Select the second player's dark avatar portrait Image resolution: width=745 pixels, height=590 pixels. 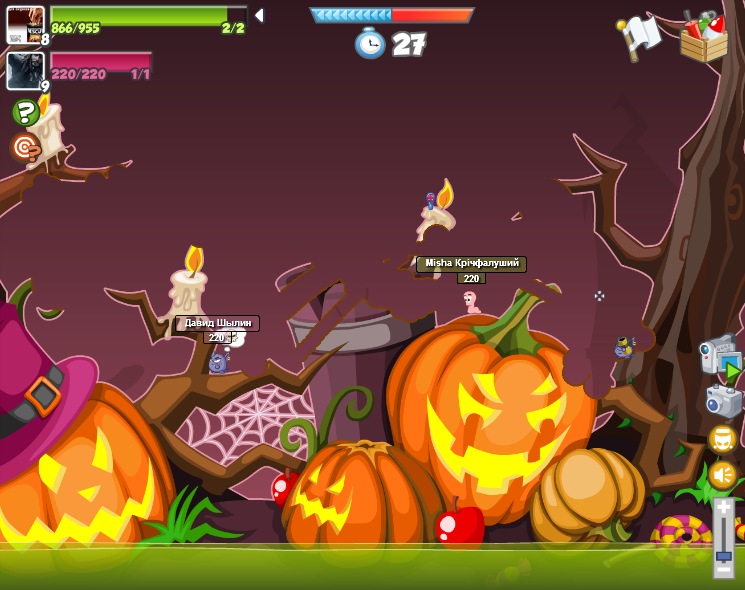point(24,71)
